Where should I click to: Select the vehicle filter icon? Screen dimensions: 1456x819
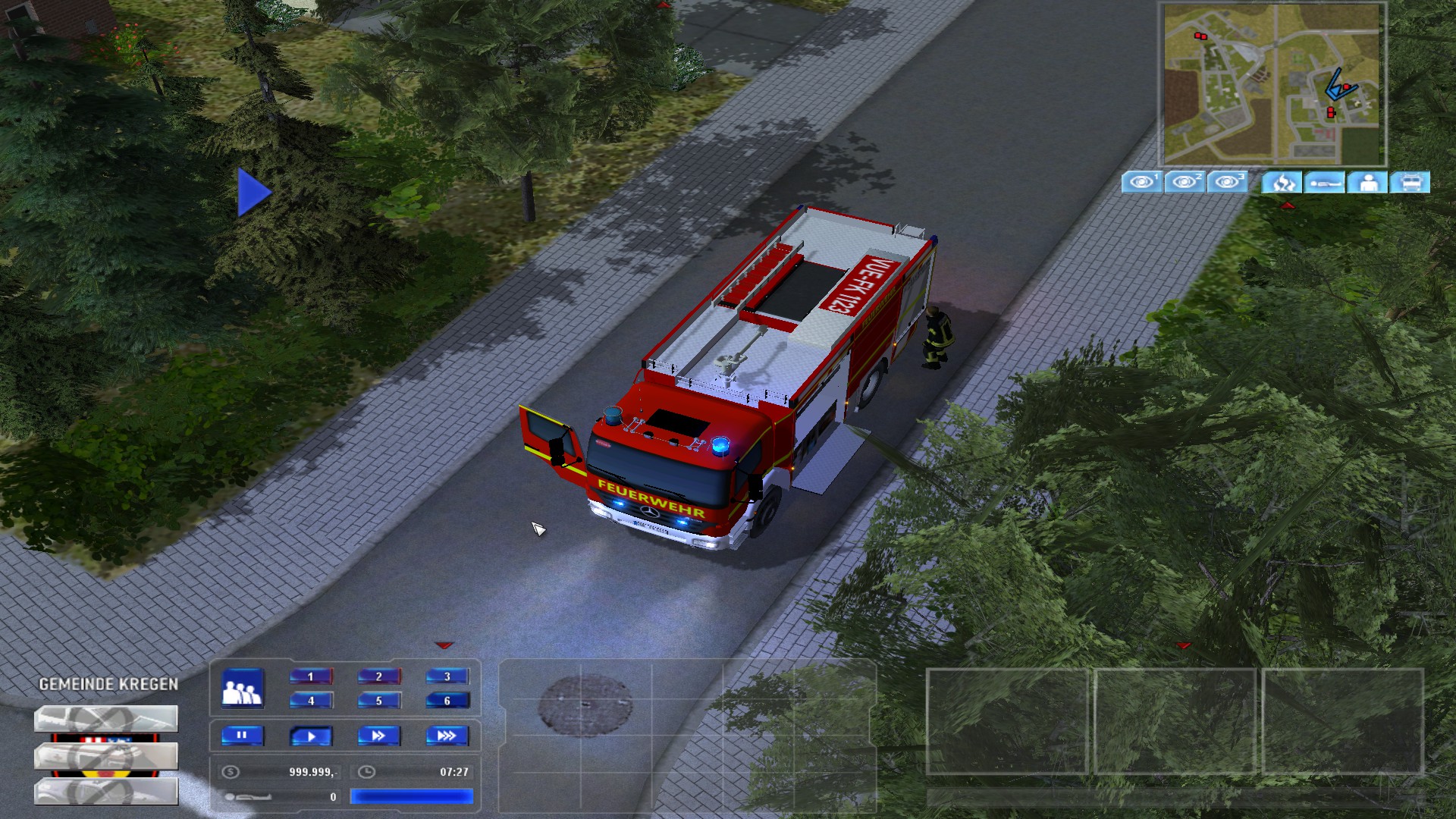[1410, 183]
